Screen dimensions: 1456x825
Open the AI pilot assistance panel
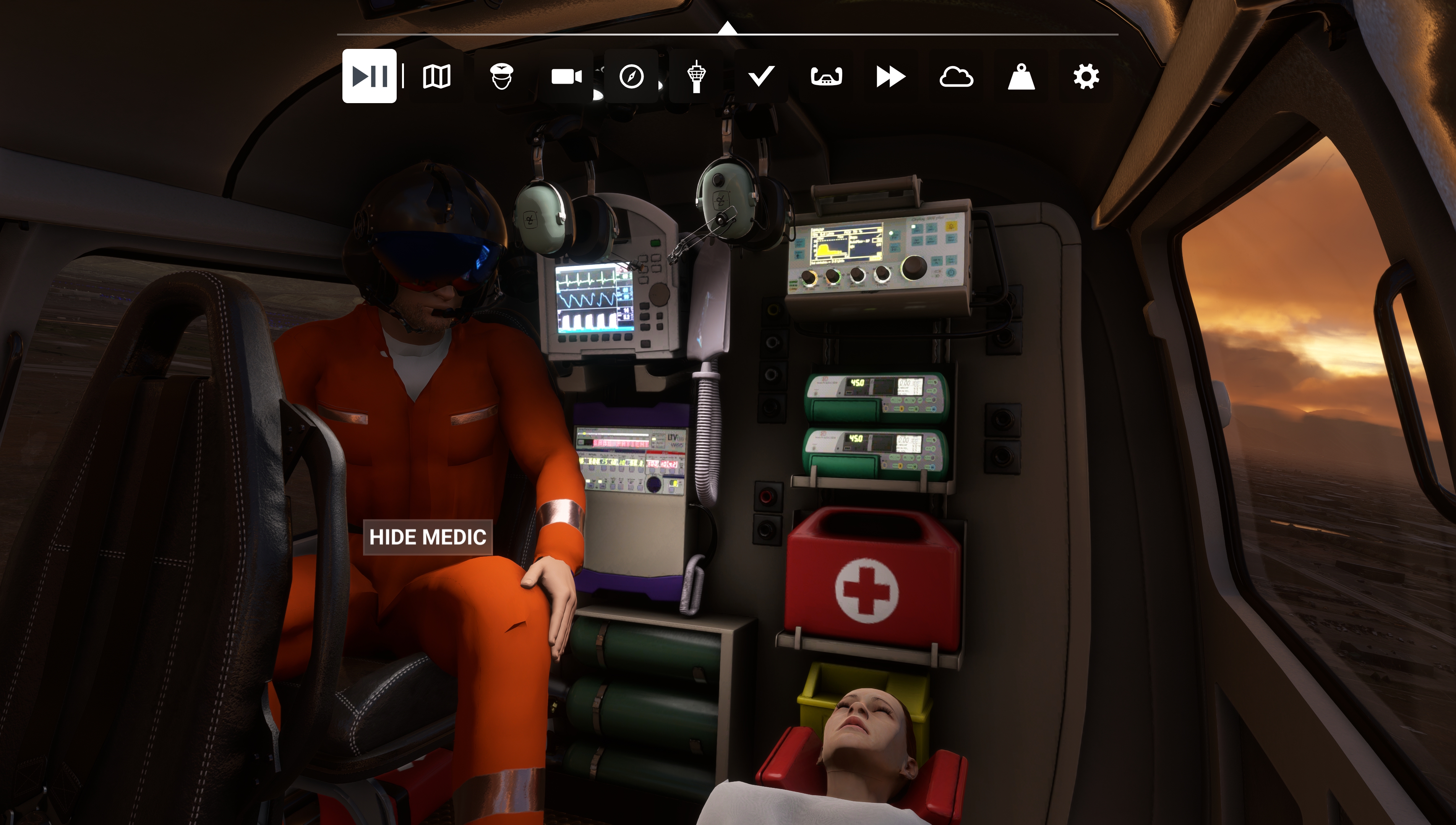[x=502, y=76]
